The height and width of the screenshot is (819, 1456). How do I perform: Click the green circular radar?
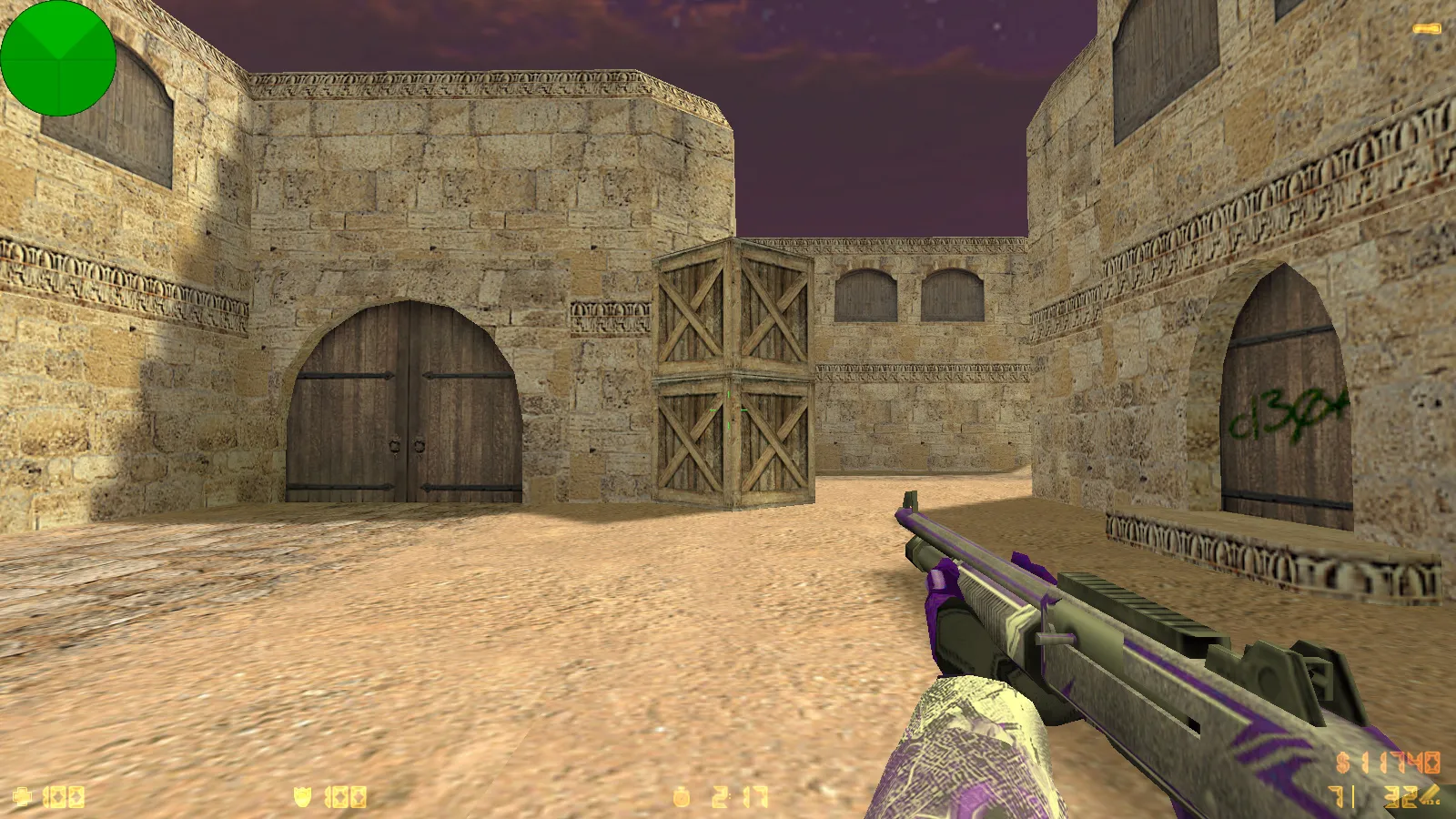58,58
